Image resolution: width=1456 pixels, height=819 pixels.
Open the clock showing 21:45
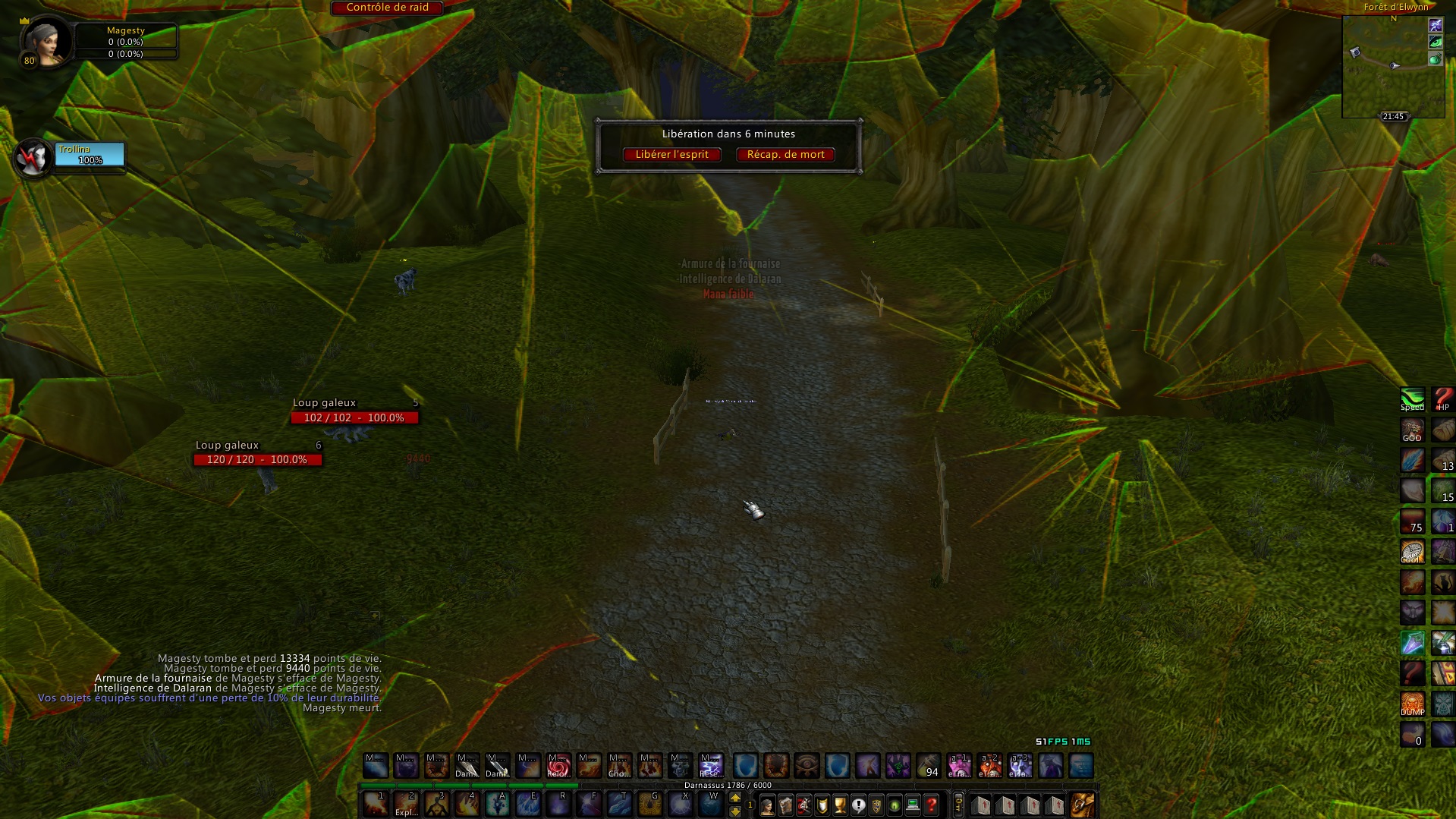click(x=1393, y=116)
